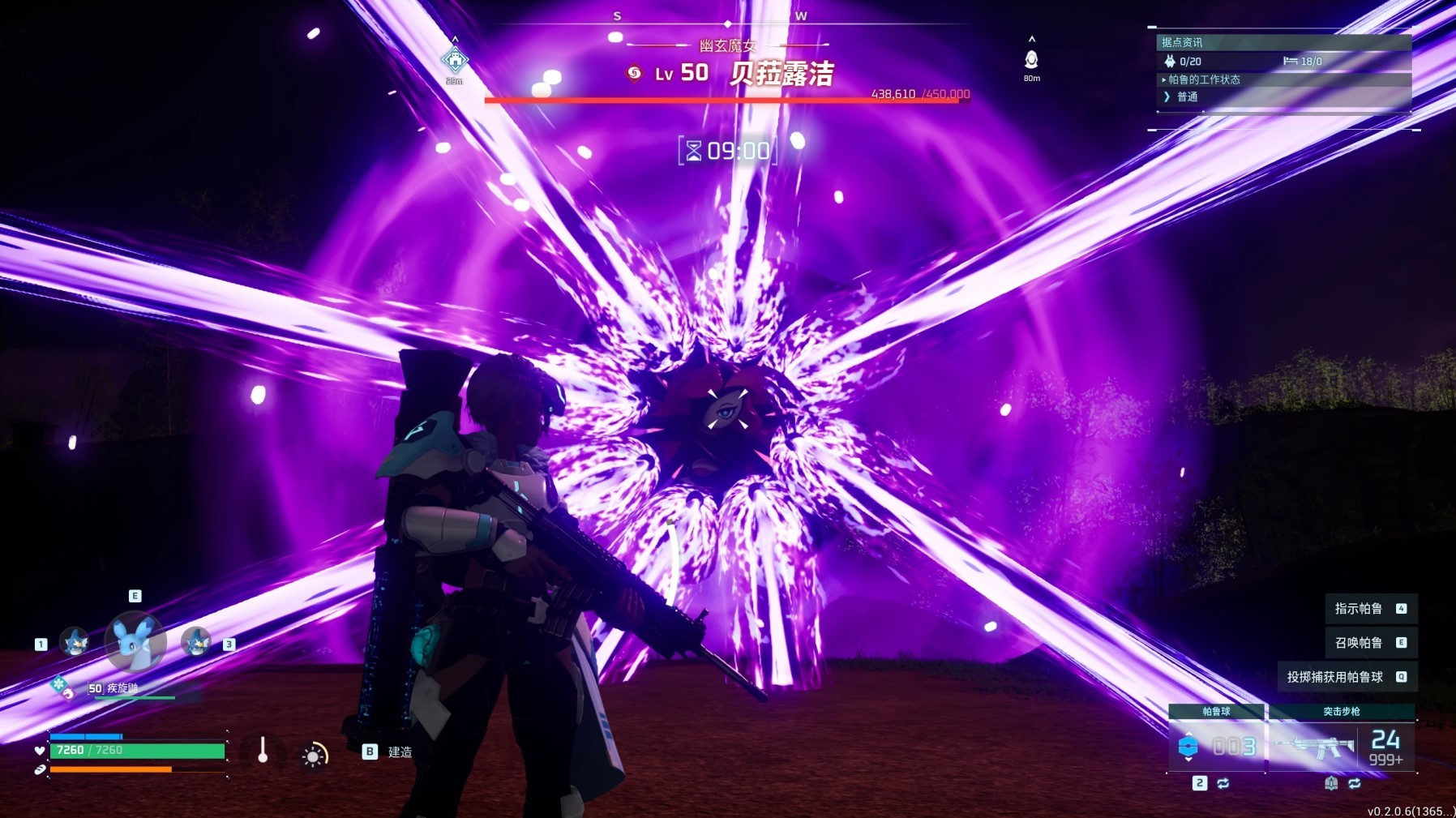This screenshot has width=1456, height=818.
Task: Choose the 普通 work status entry
Action: click(x=1187, y=96)
